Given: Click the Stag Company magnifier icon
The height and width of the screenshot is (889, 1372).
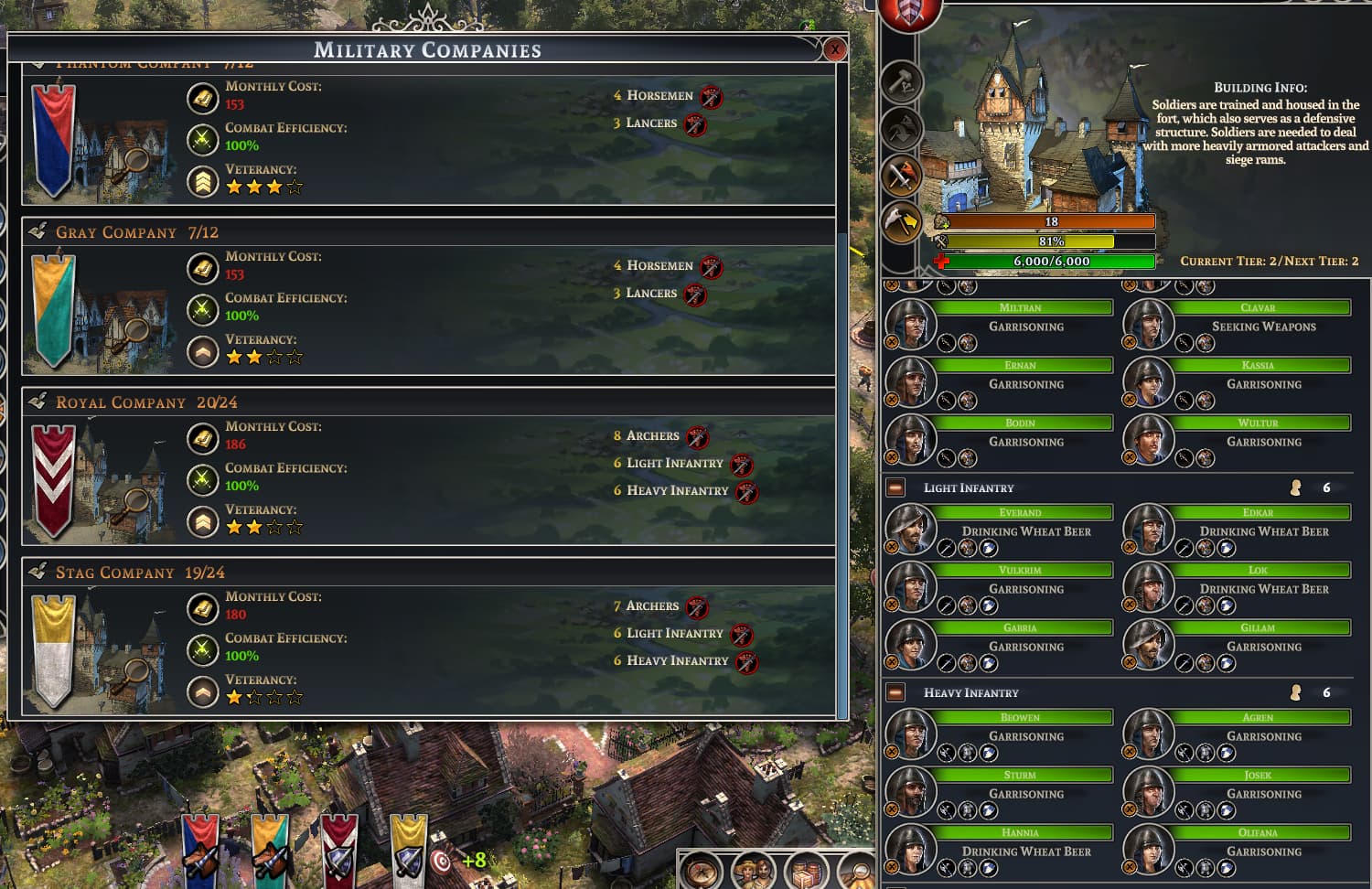Looking at the screenshot, I should point(136,672).
